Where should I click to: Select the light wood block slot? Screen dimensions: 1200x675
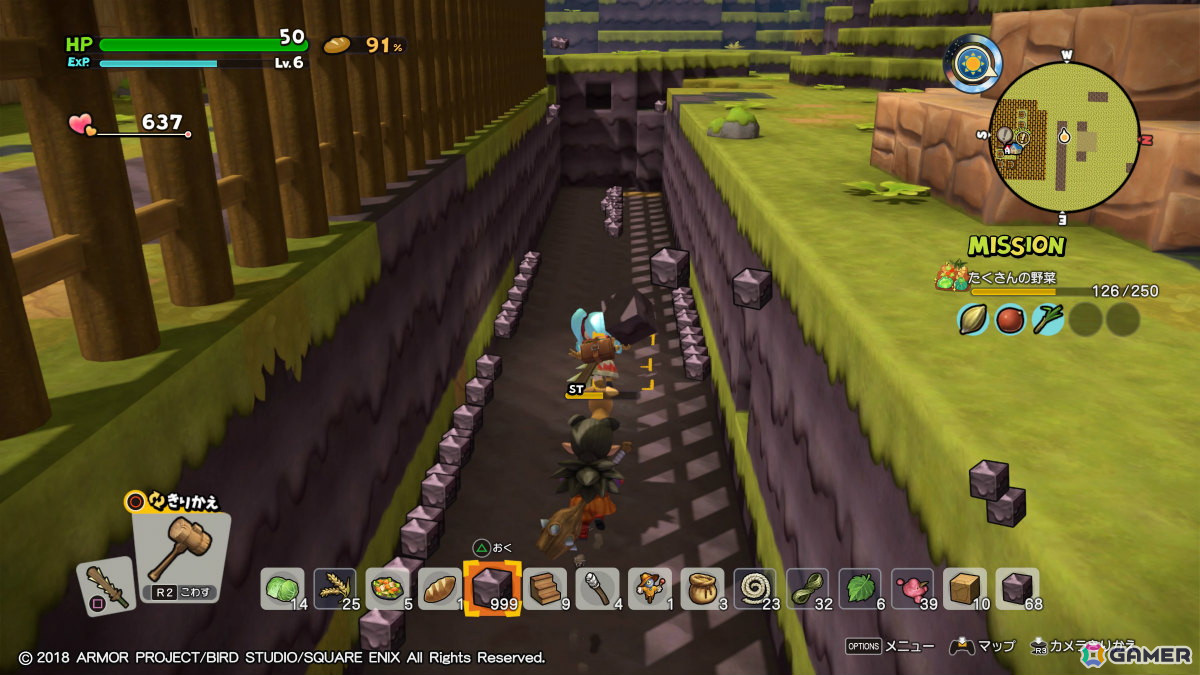pos(965,588)
